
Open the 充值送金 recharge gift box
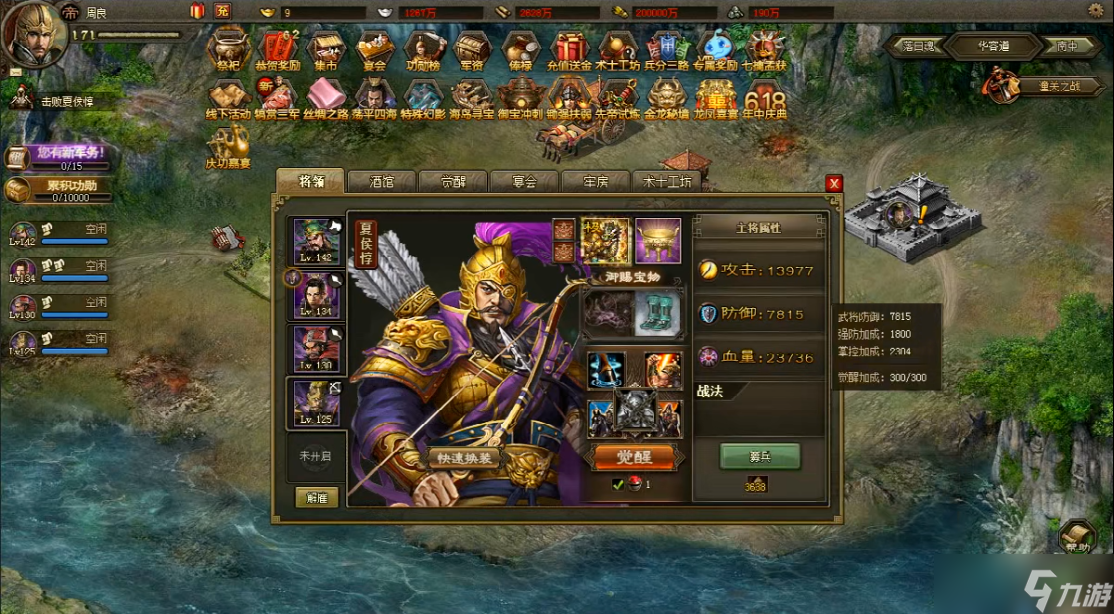click(x=569, y=50)
